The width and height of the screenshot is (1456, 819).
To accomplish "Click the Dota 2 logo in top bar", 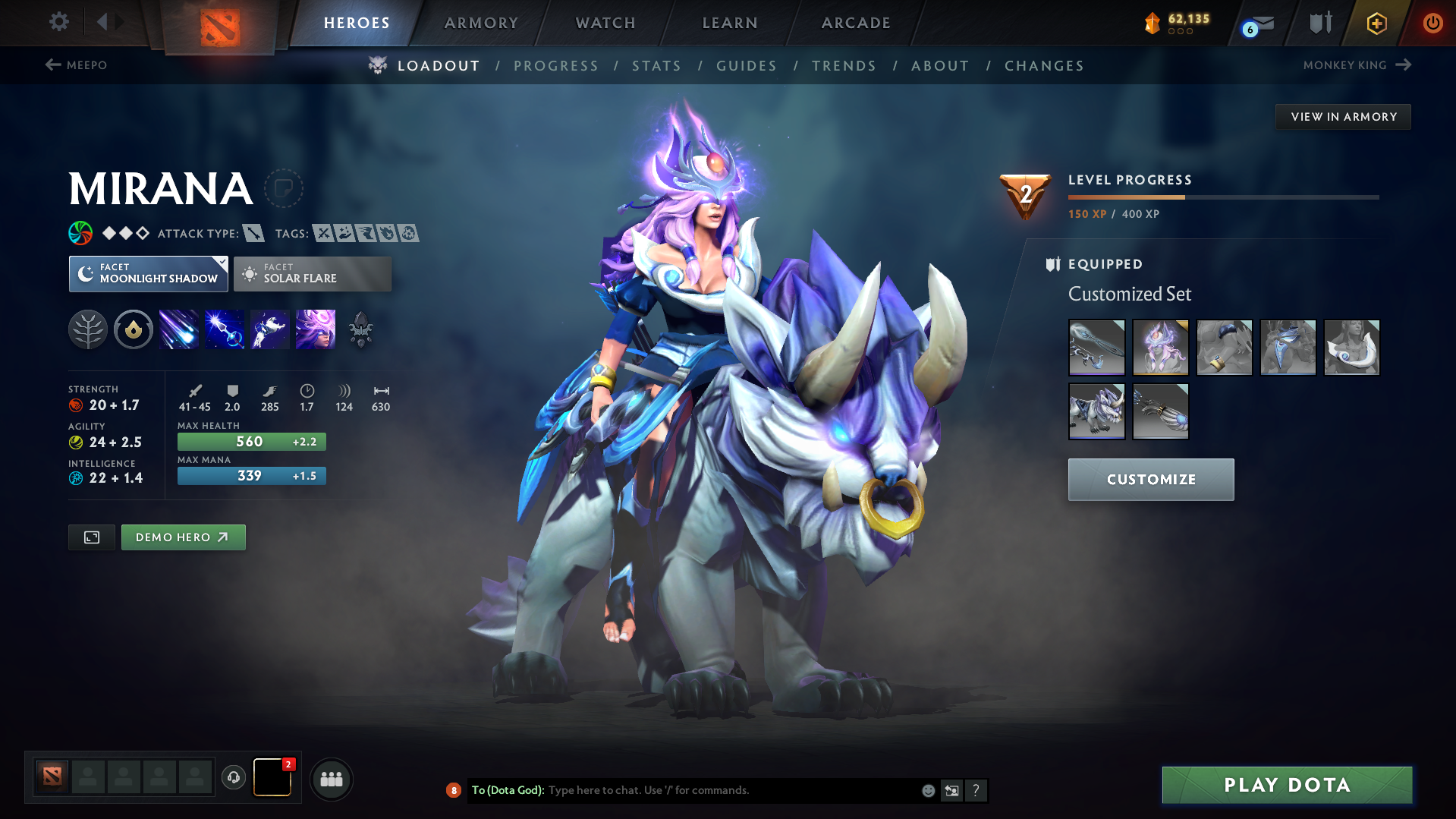I will [219, 23].
